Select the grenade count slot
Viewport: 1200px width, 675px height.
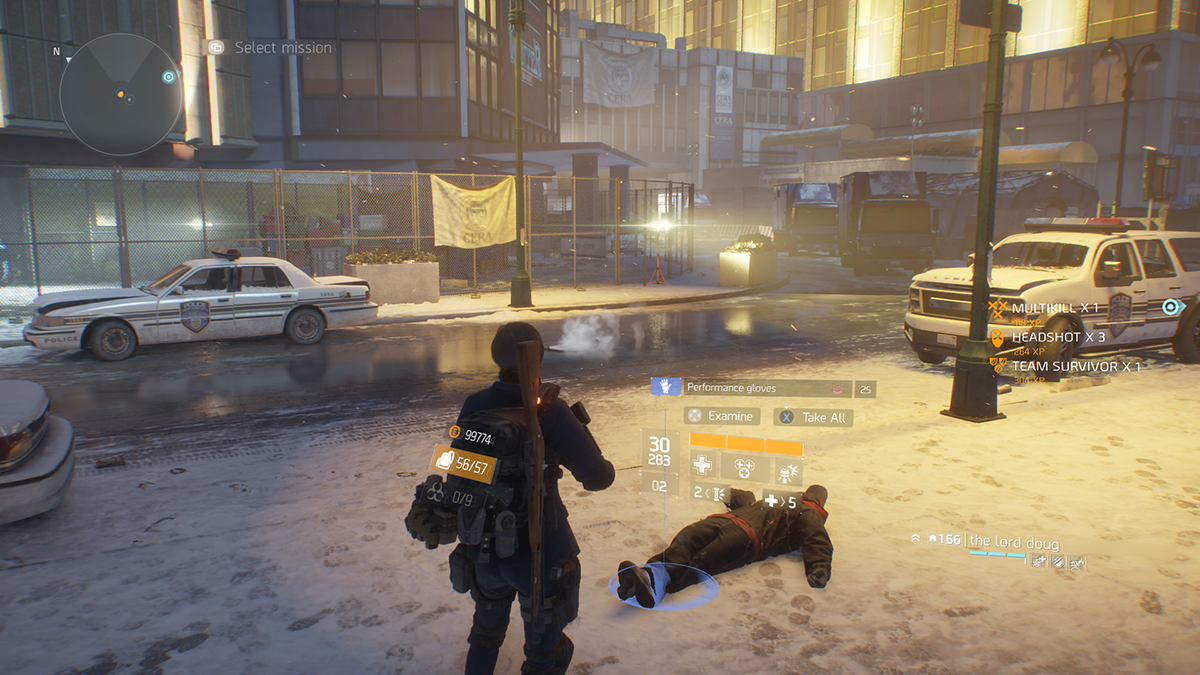(x=711, y=493)
